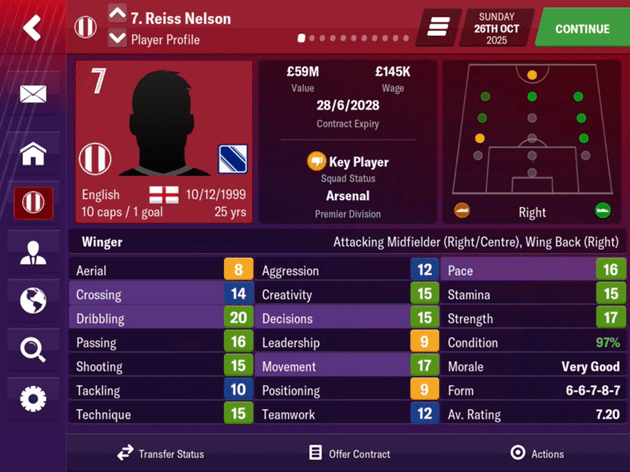Go back with the white arrow
The height and width of the screenshot is (472, 630).
click(x=32, y=28)
